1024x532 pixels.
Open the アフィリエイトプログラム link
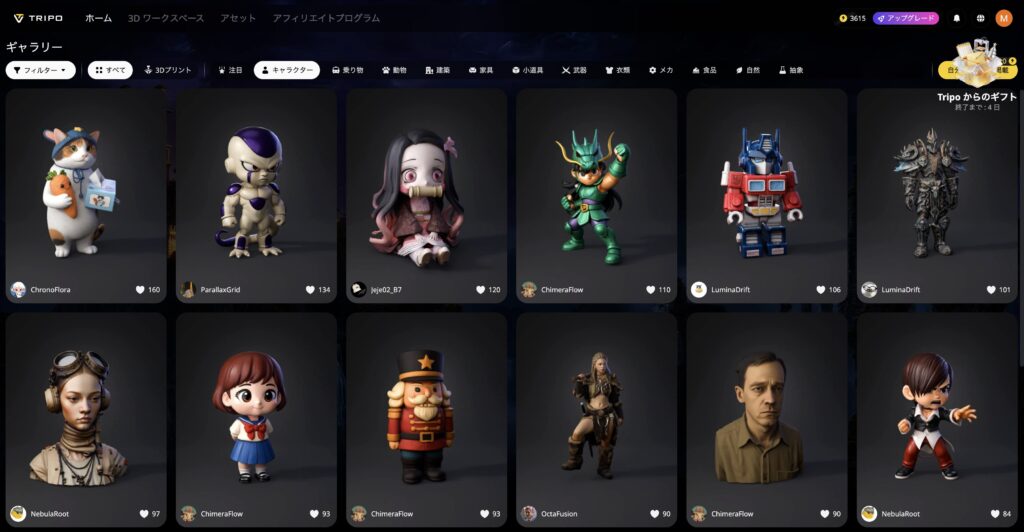pos(326,18)
